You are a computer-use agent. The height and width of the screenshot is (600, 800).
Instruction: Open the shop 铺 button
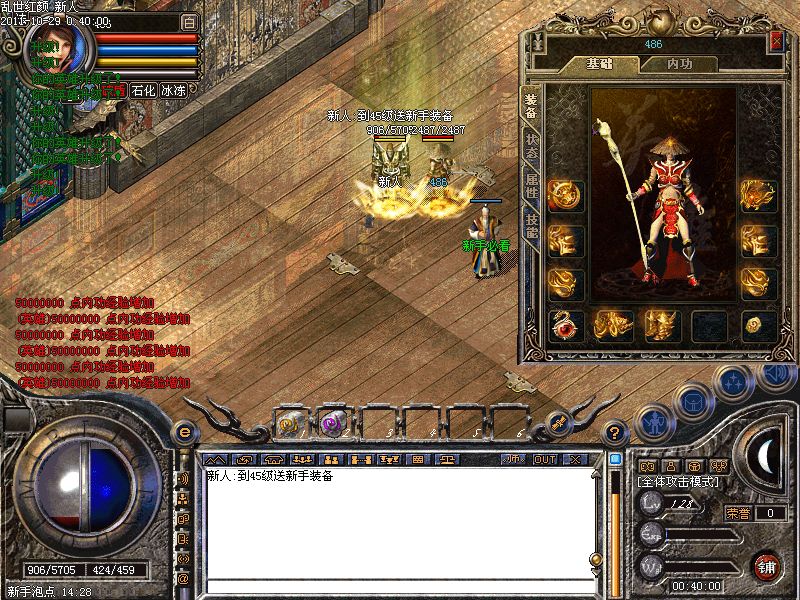point(767,565)
